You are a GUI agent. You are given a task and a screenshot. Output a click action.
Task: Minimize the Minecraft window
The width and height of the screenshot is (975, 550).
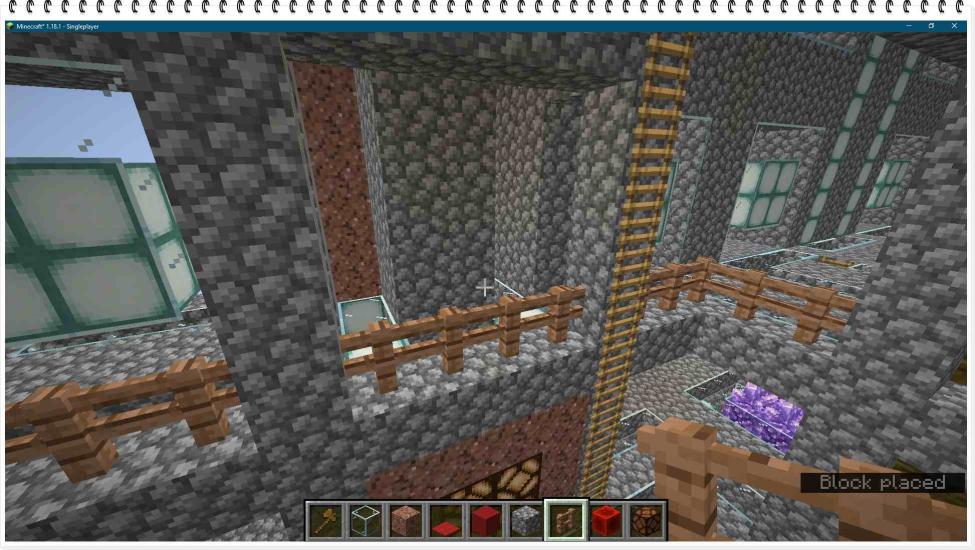coord(908,26)
